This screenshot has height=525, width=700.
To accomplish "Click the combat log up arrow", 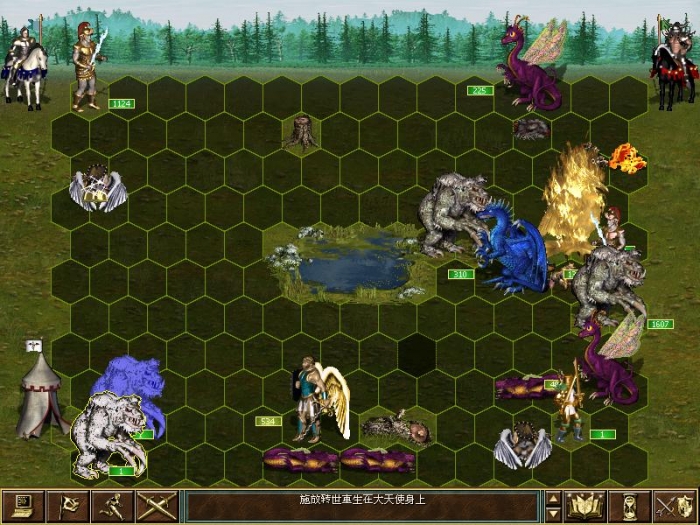I will coord(552,498).
